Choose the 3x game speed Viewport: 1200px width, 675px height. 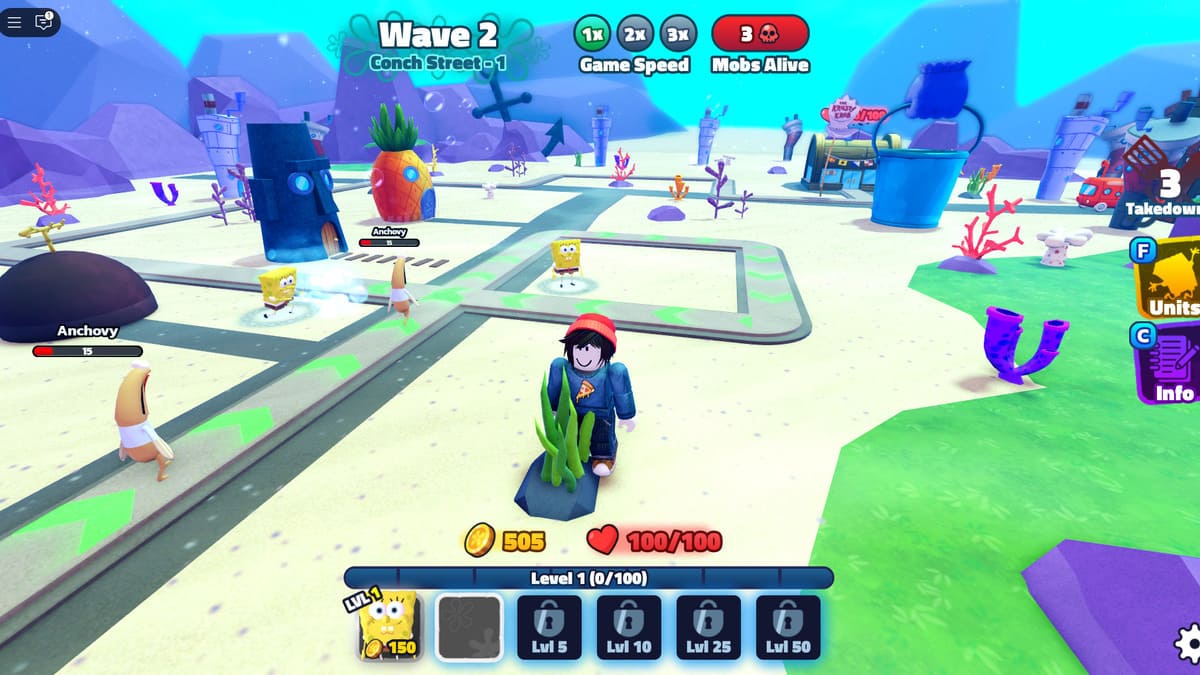678,34
